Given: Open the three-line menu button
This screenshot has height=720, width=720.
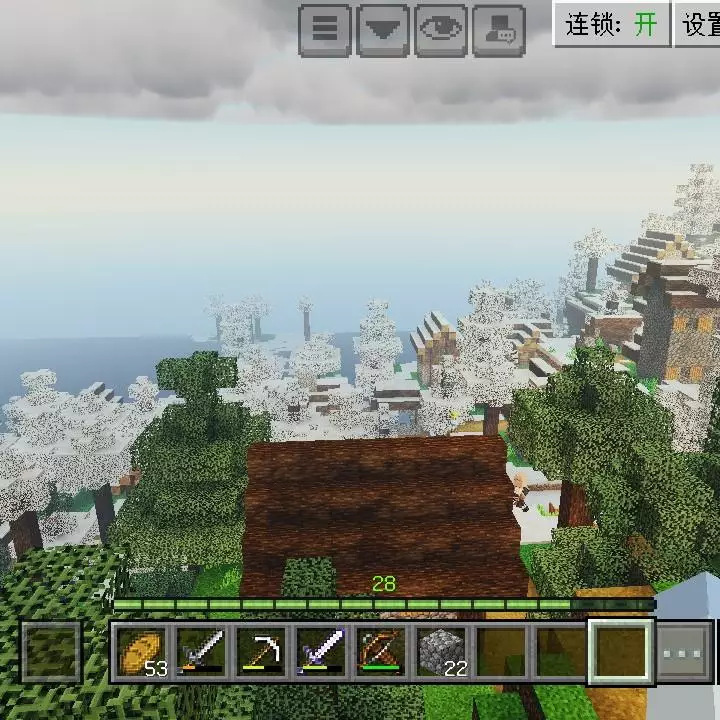Looking at the screenshot, I should pyautogui.click(x=325, y=29).
